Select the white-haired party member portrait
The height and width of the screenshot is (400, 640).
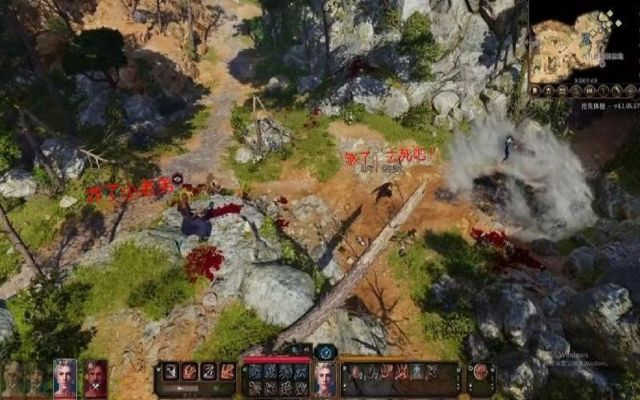[65, 377]
